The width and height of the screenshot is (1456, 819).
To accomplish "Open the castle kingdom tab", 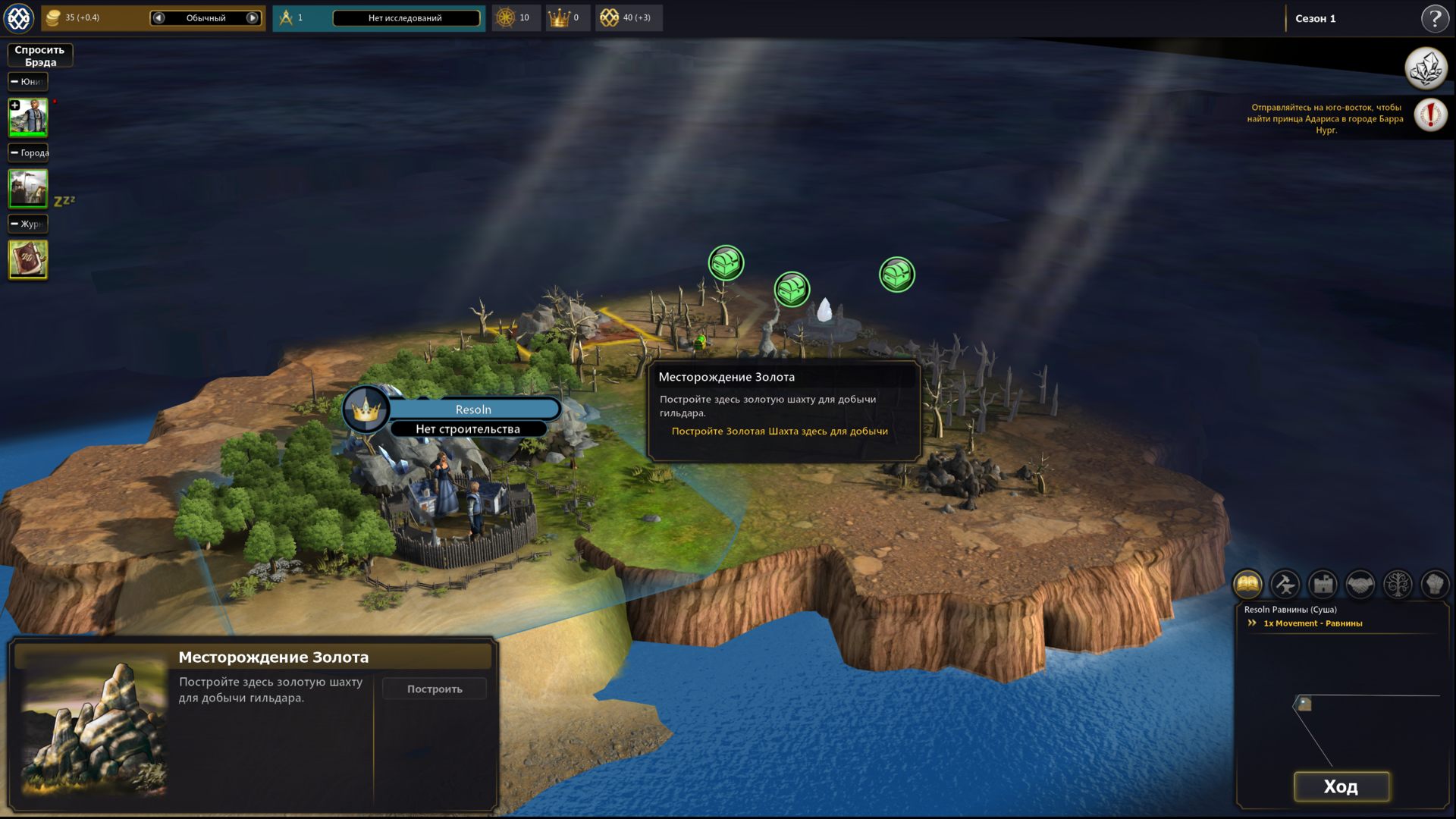I will (1323, 585).
